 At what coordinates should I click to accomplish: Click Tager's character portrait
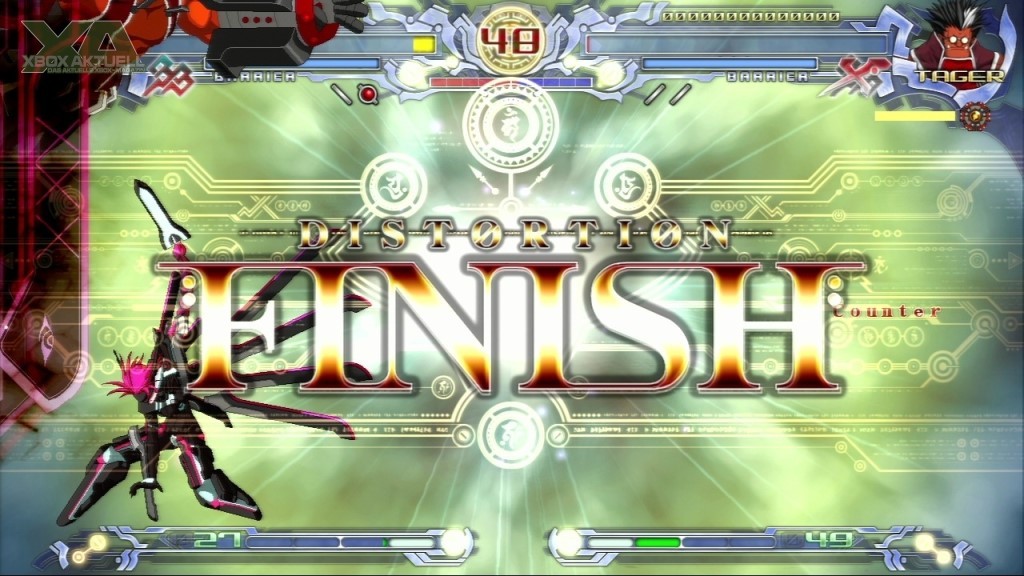click(x=957, y=40)
